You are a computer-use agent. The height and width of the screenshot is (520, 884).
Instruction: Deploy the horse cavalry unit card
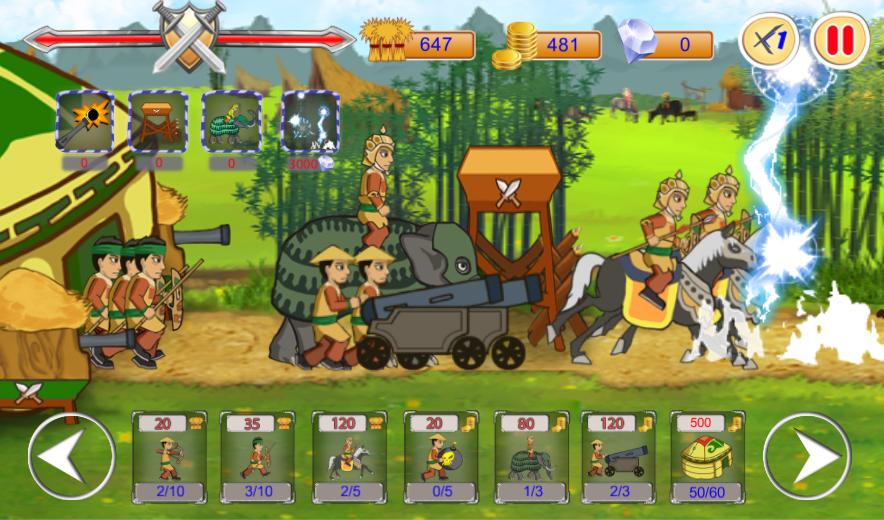coord(349,456)
